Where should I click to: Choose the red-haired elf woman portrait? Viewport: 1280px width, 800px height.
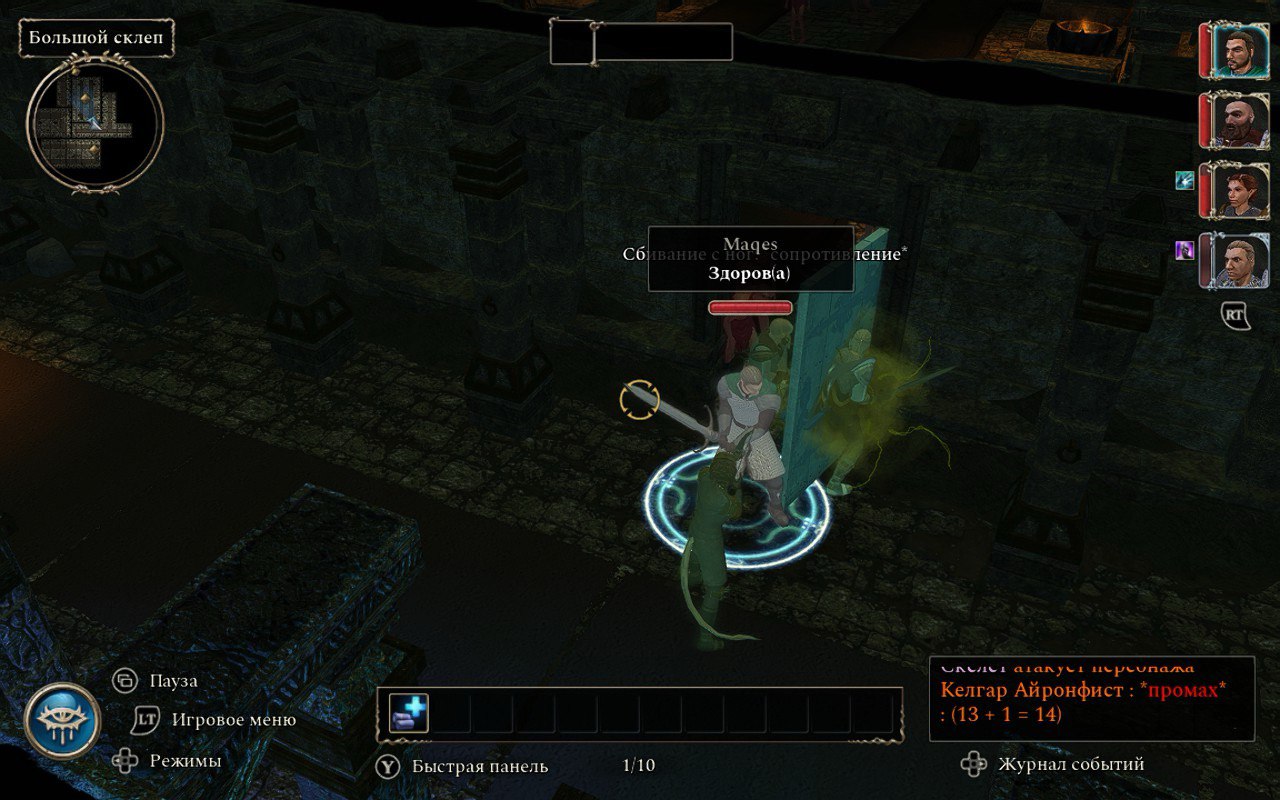coord(1240,190)
